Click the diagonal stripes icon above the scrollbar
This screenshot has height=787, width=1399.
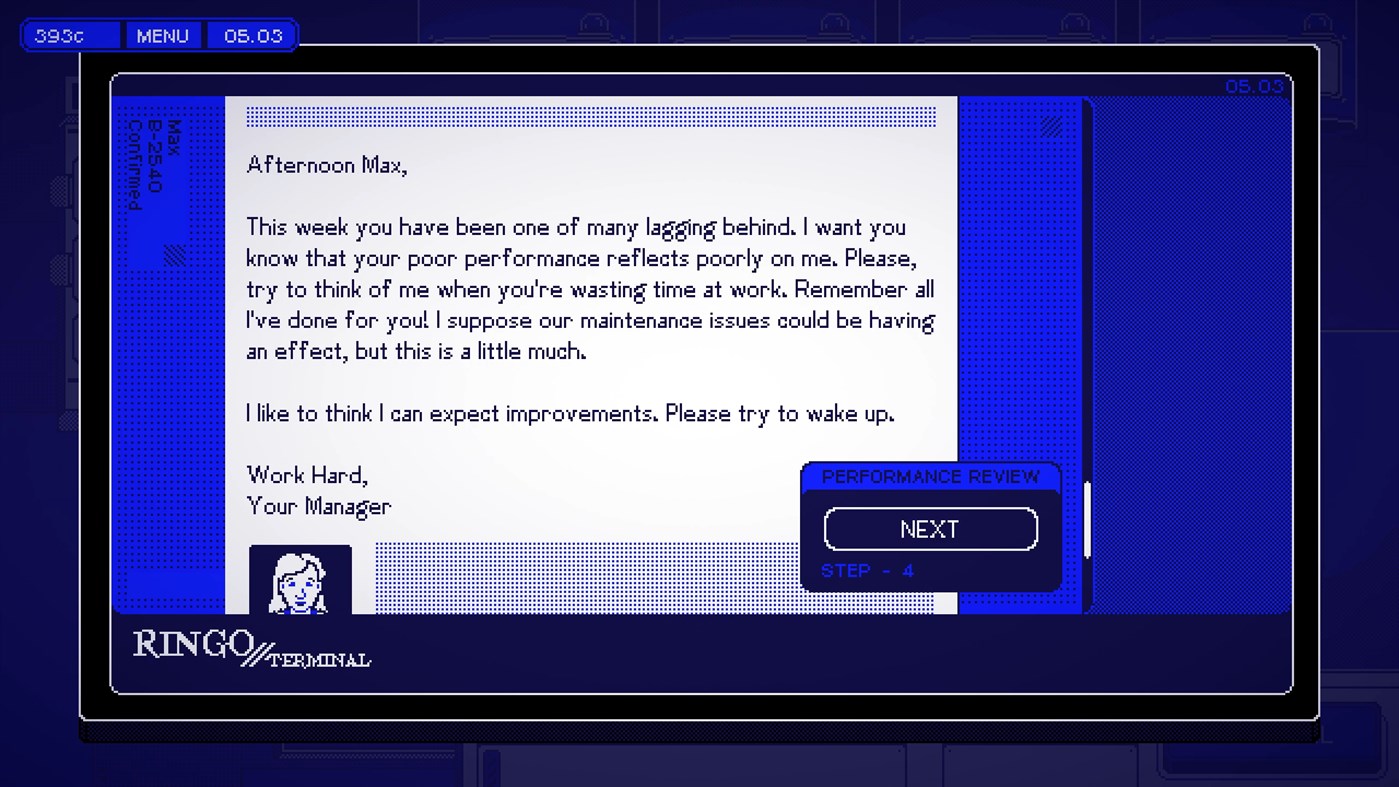pyautogui.click(x=1051, y=127)
